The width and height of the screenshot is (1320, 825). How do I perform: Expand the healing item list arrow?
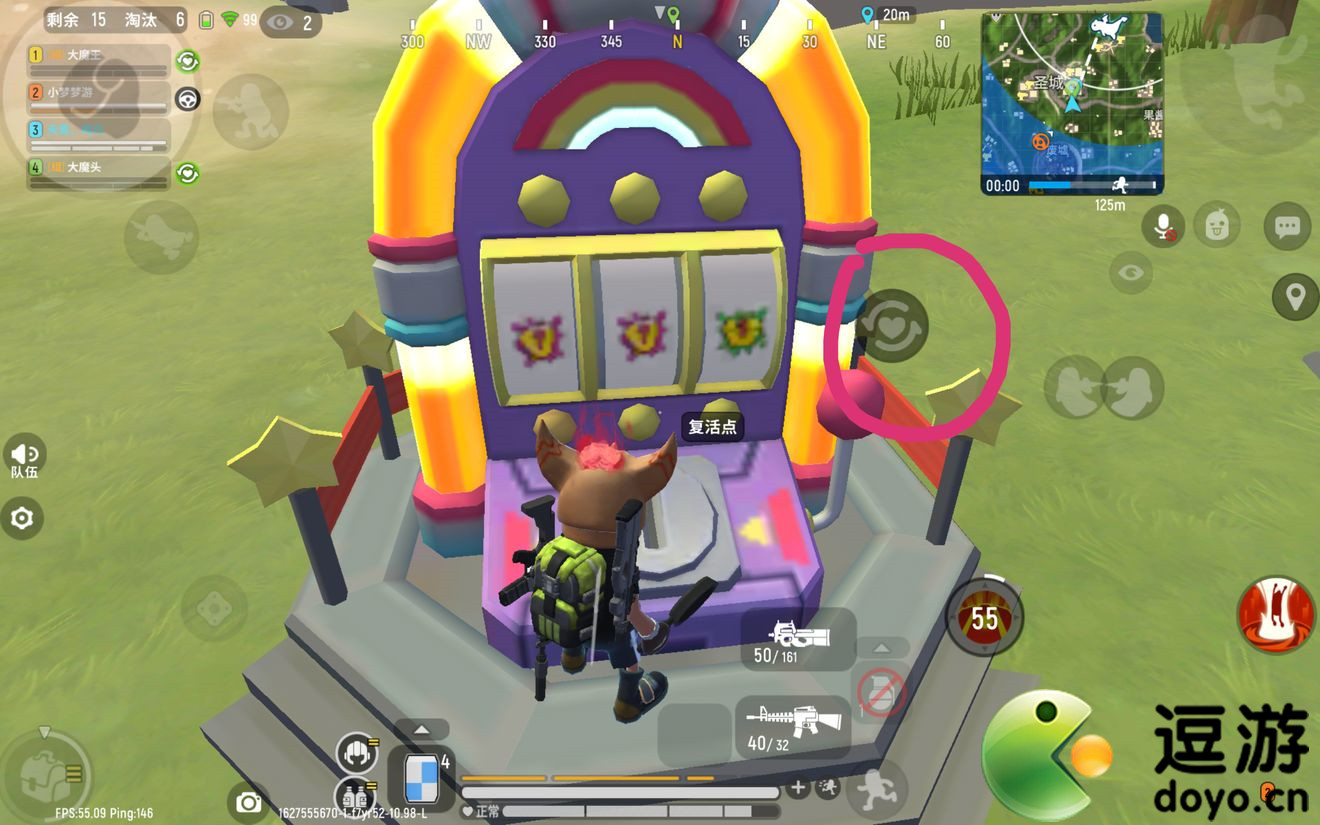[x=421, y=730]
